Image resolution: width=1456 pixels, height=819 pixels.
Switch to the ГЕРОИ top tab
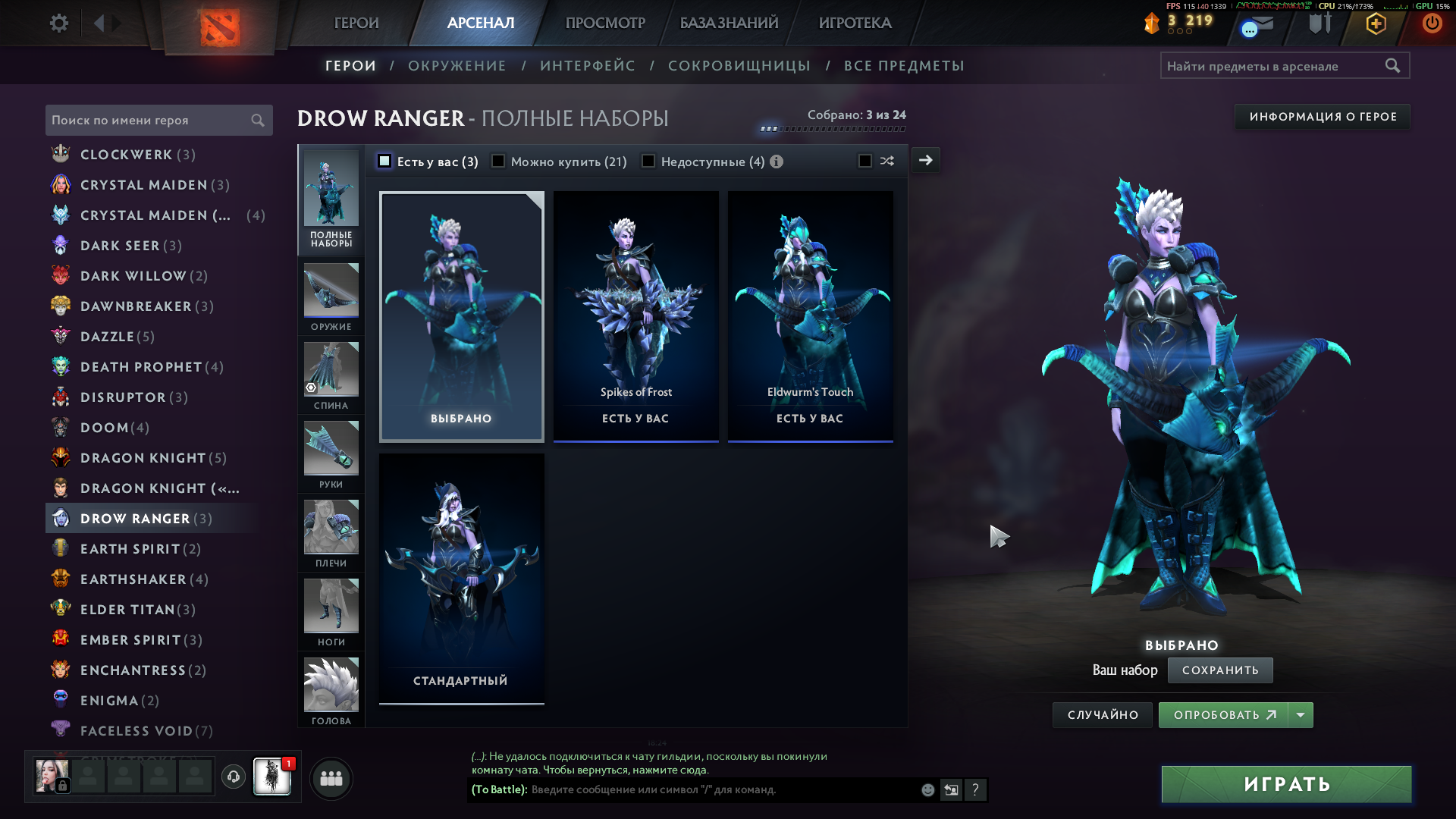[x=356, y=23]
